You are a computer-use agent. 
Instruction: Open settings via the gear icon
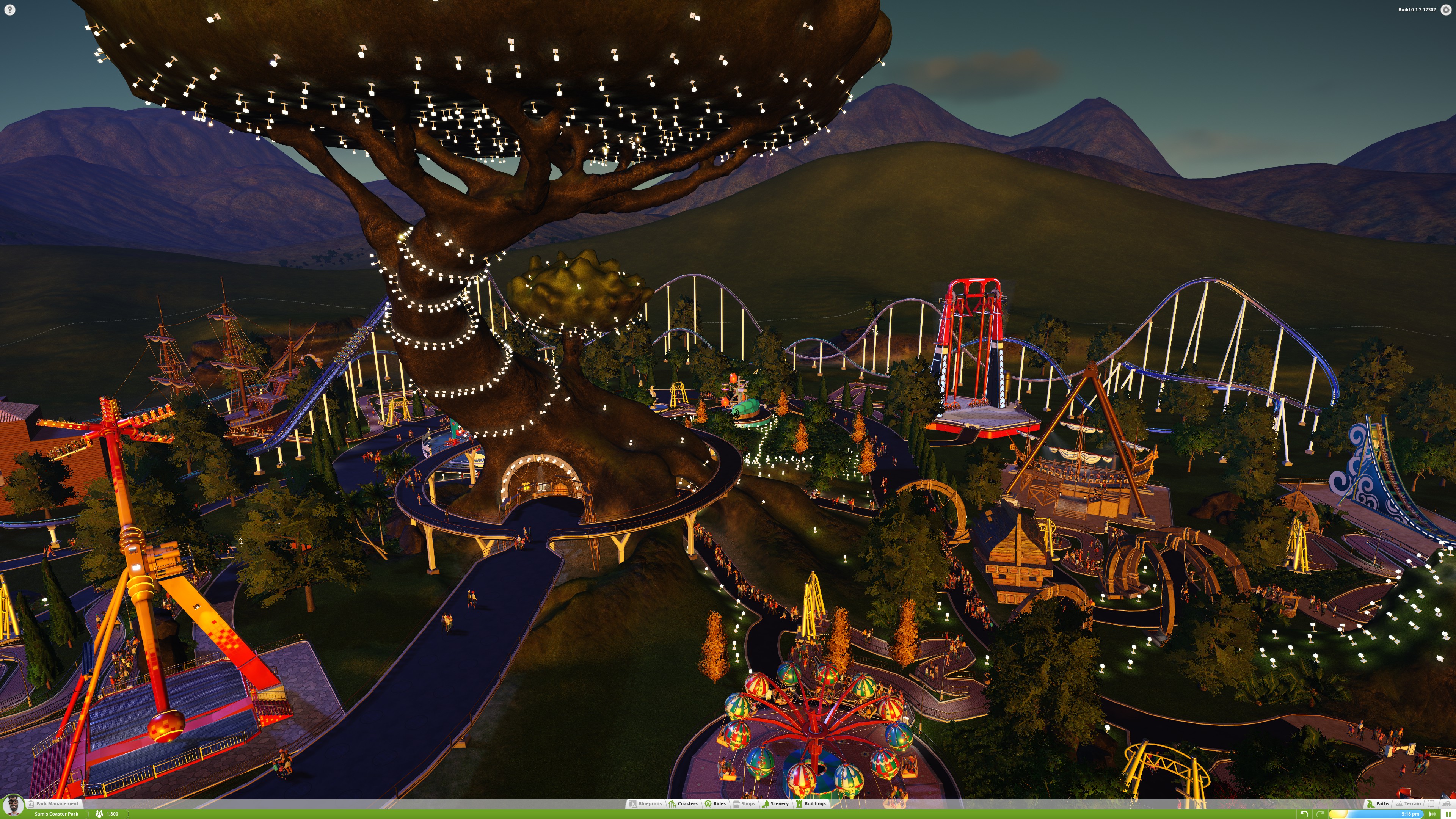point(1446,9)
